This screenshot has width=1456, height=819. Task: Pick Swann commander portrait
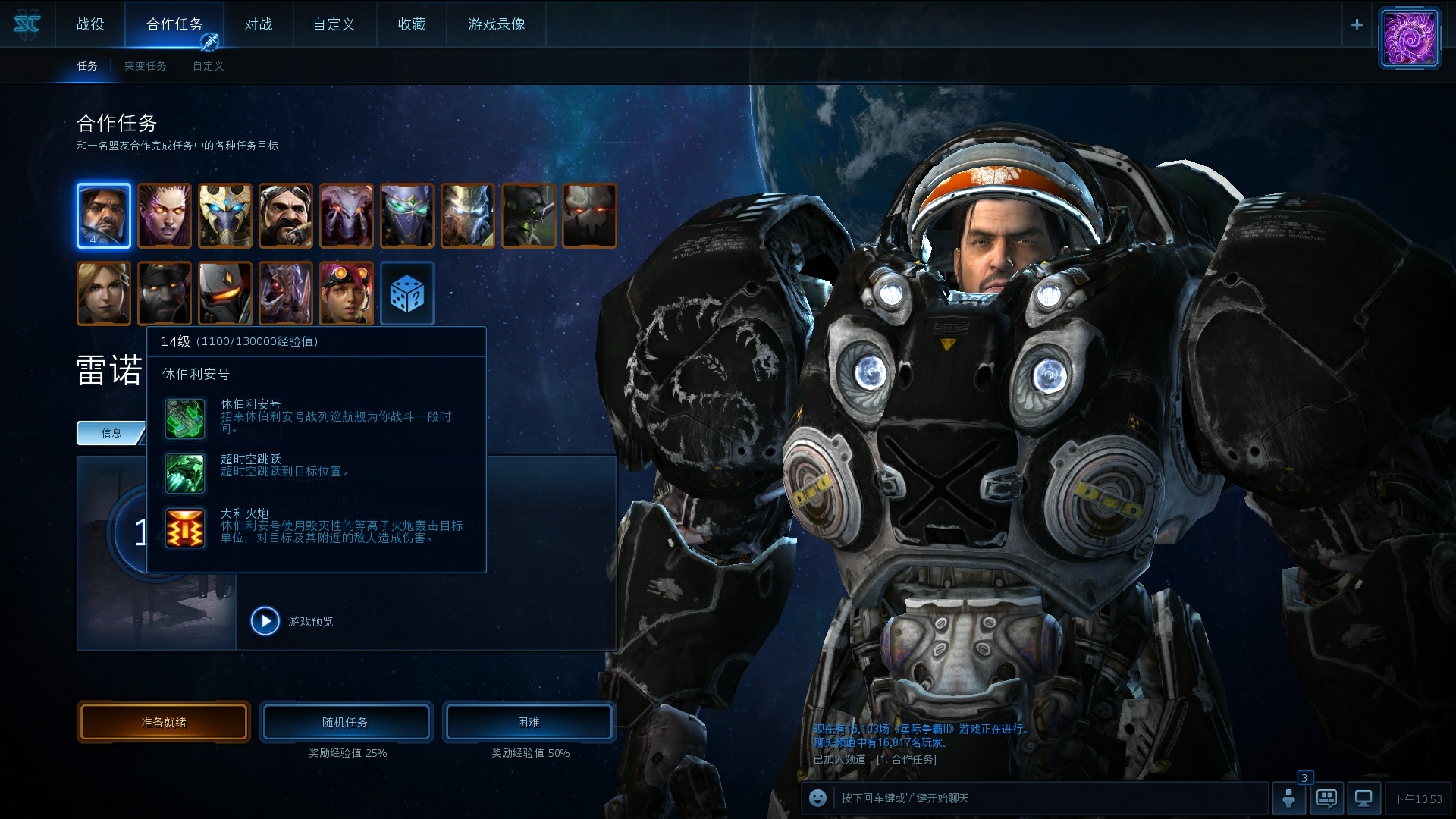point(286,216)
